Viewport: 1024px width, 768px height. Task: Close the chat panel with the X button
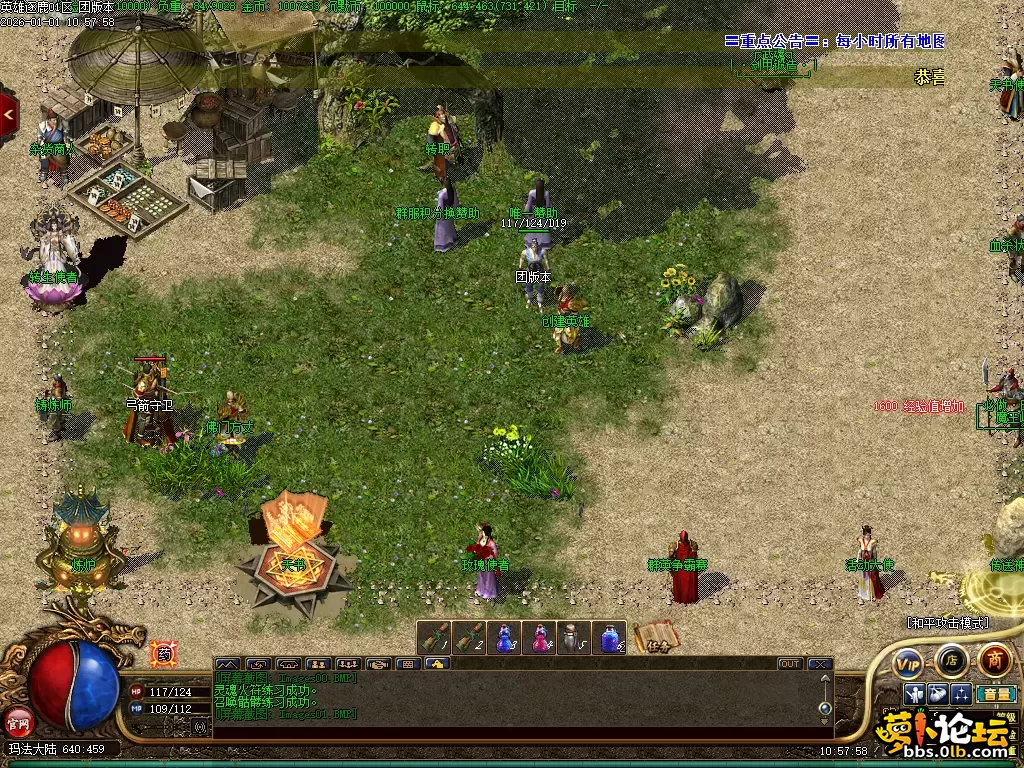tap(820, 663)
